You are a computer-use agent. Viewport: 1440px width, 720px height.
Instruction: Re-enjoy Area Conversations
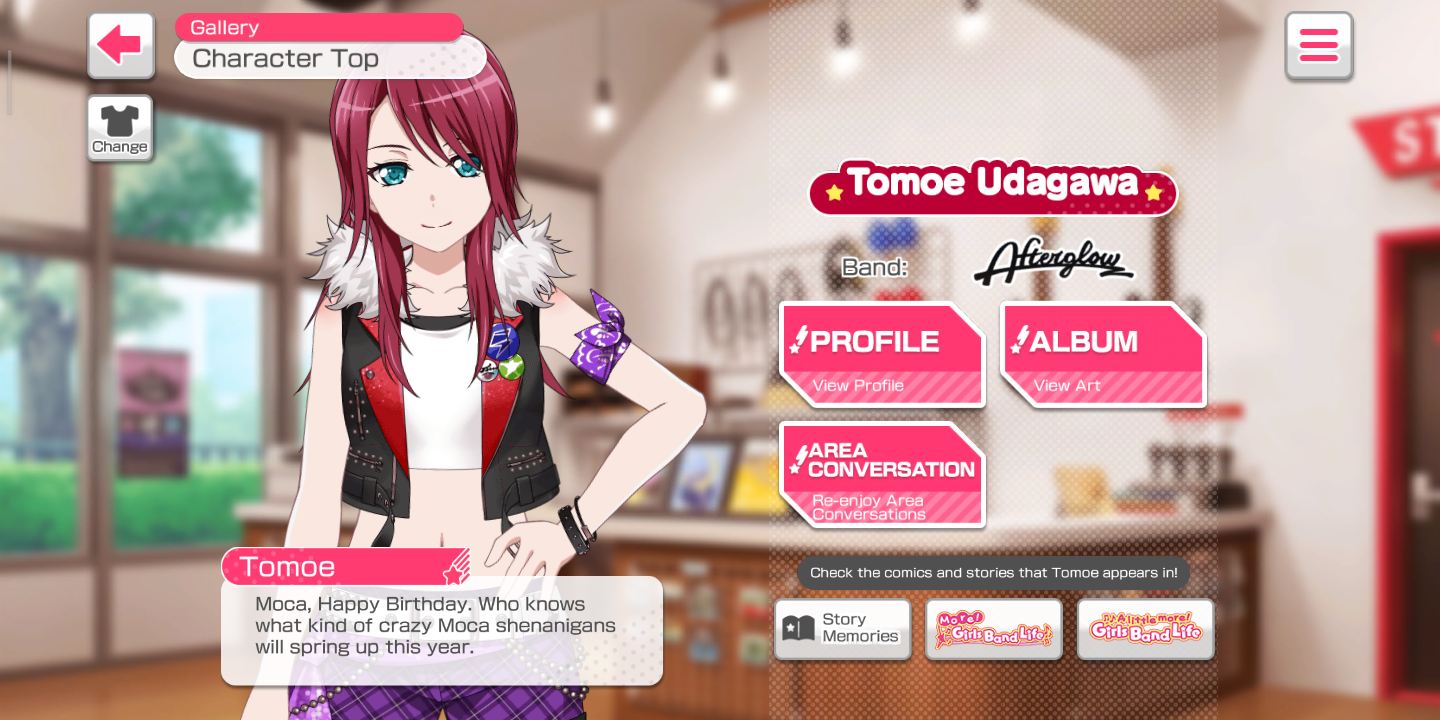tap(882, 475)
